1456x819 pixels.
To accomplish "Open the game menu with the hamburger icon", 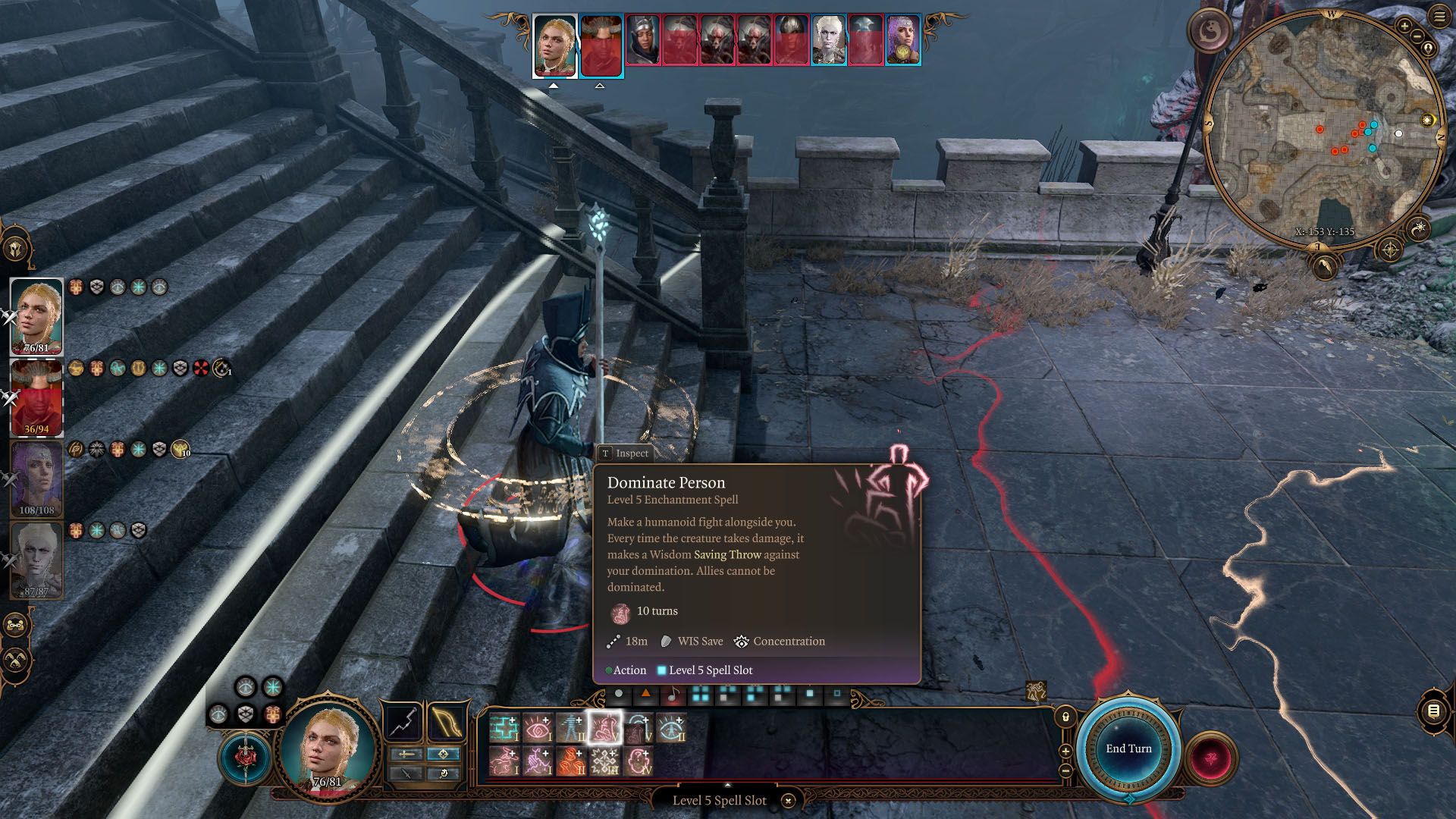I will [1439, 15].
